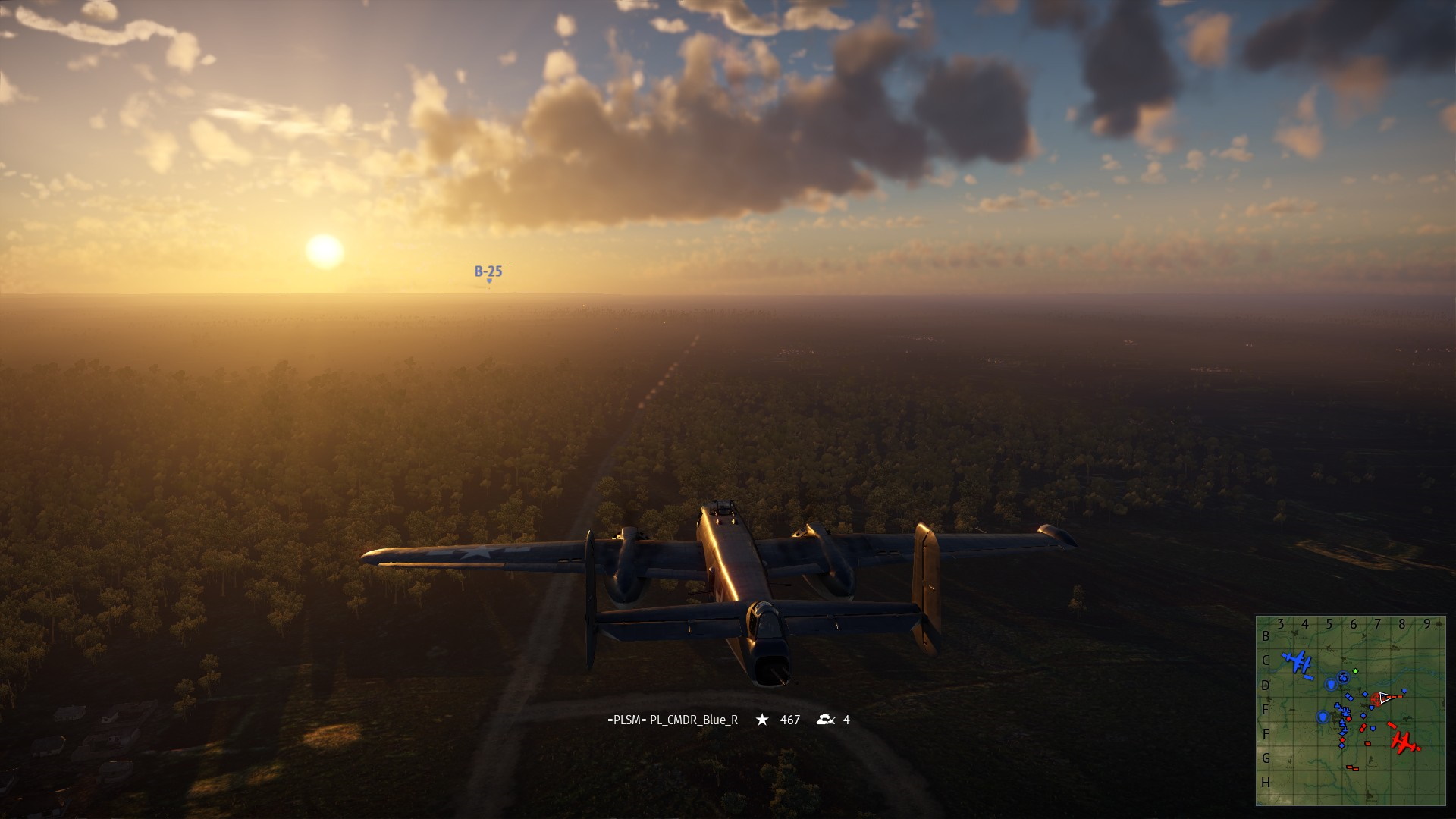Click the B-25 ally marker label

488,271
